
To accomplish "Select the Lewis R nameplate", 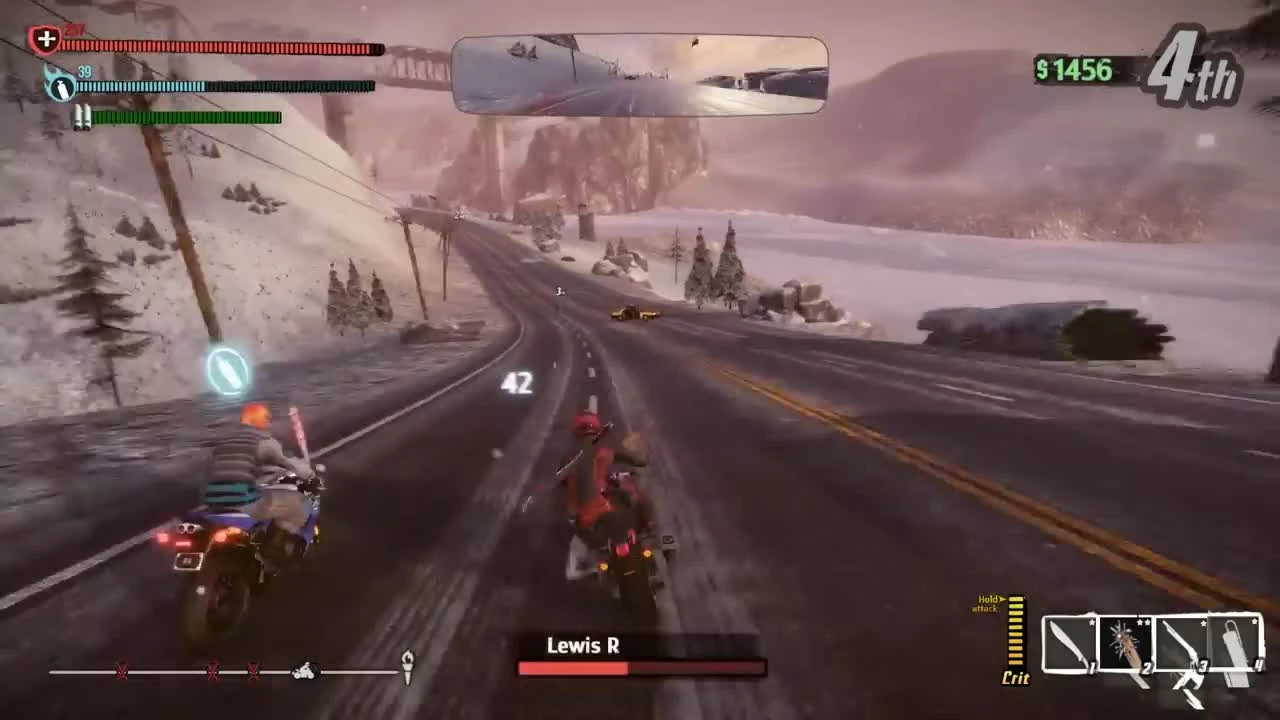I will coord(584,645).
